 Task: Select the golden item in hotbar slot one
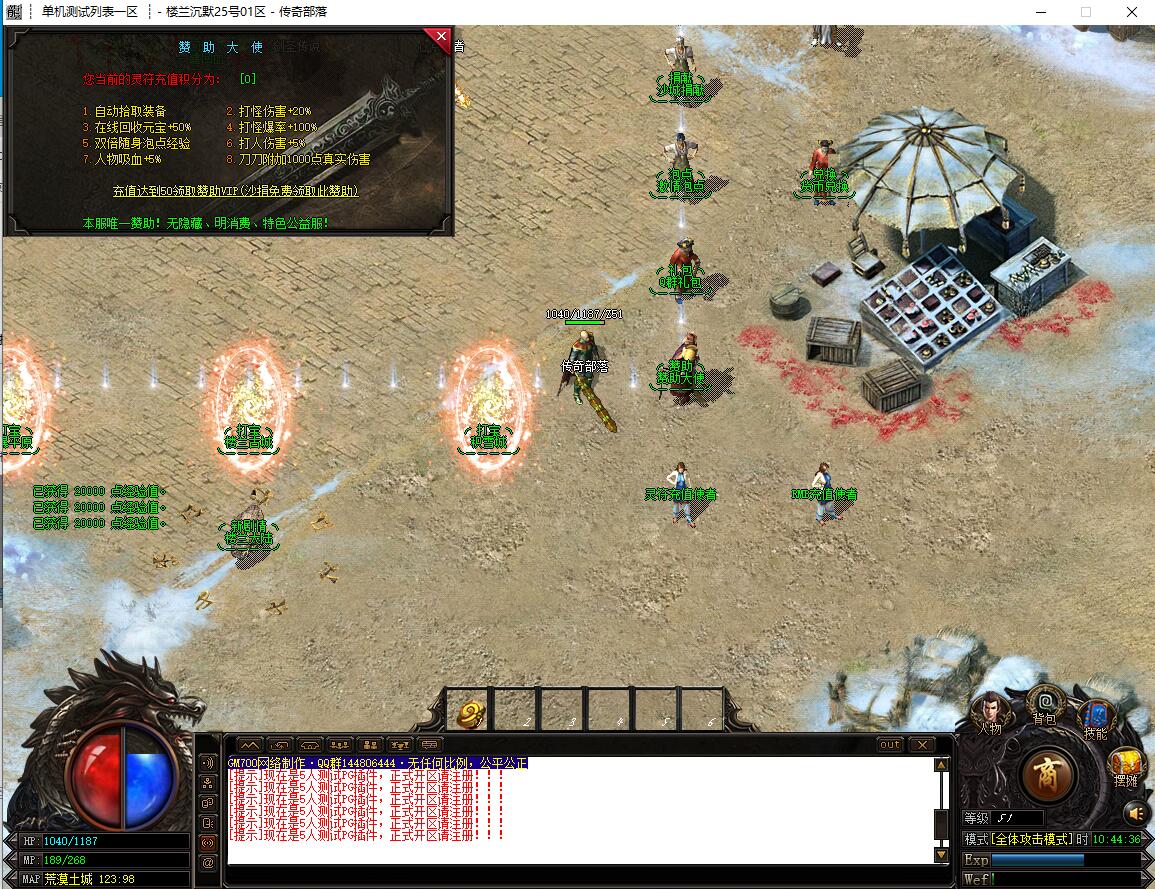pyautogui.click(x=468, y=712)
